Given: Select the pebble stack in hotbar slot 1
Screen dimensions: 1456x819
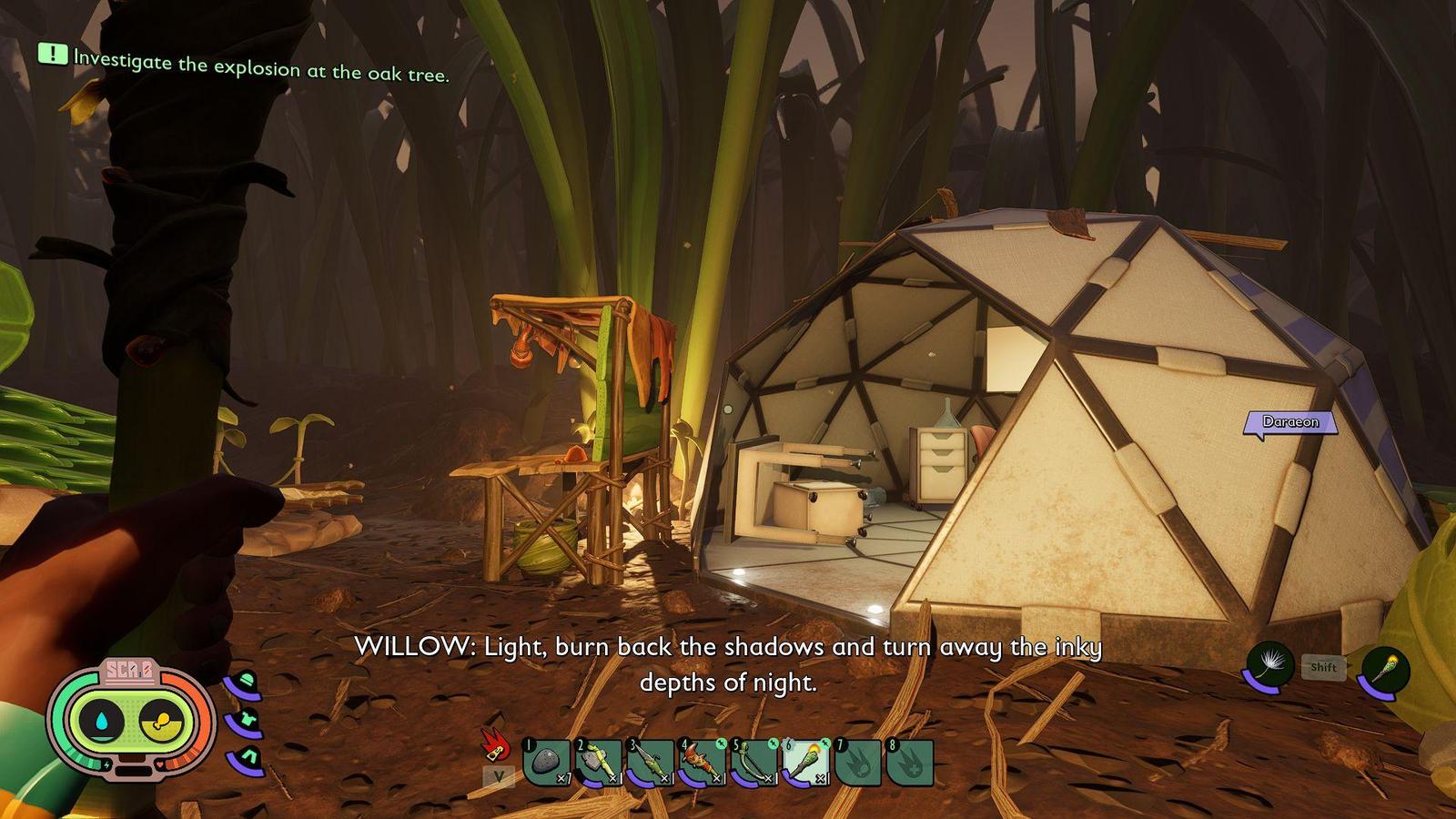Looking at the screenshot, I should point(546,762).
